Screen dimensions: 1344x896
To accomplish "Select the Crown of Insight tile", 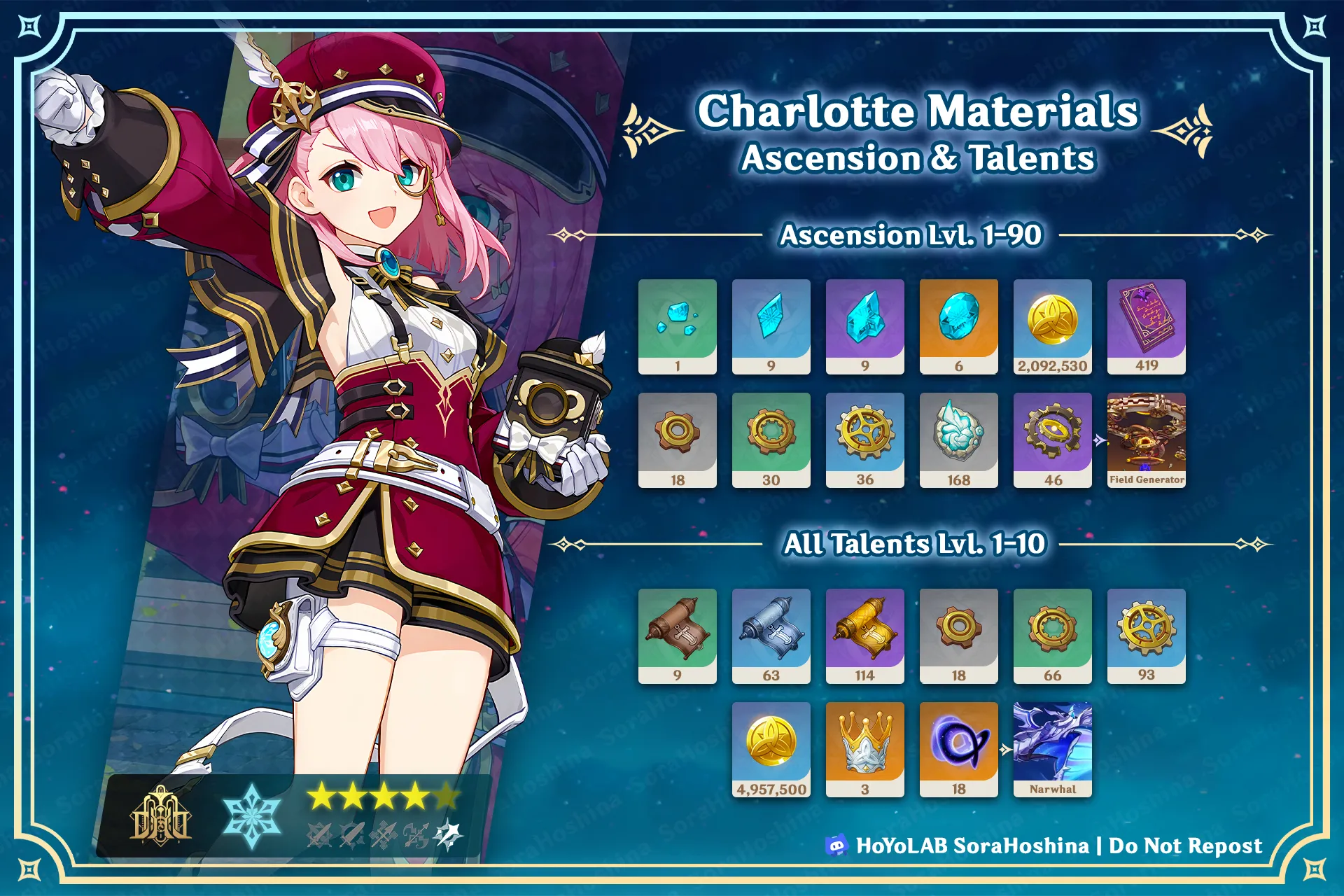I will point(864,749).
